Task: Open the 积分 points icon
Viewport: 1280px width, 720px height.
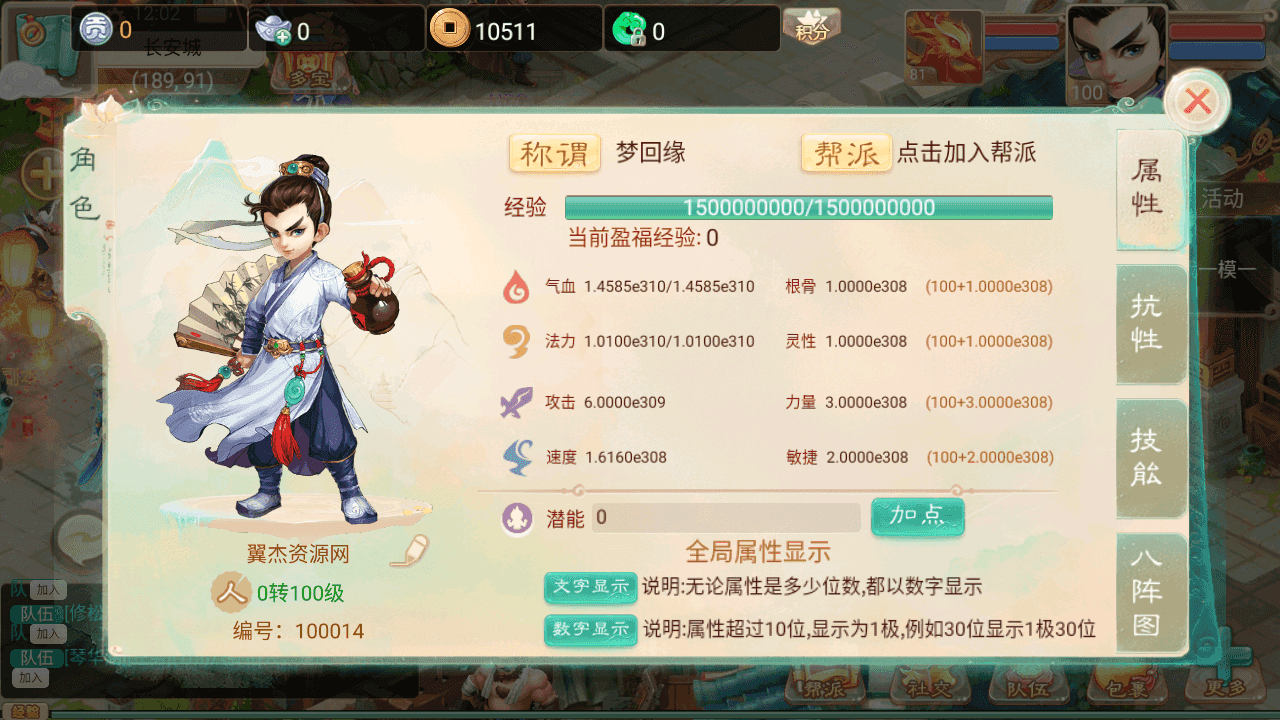Action: 811,26
